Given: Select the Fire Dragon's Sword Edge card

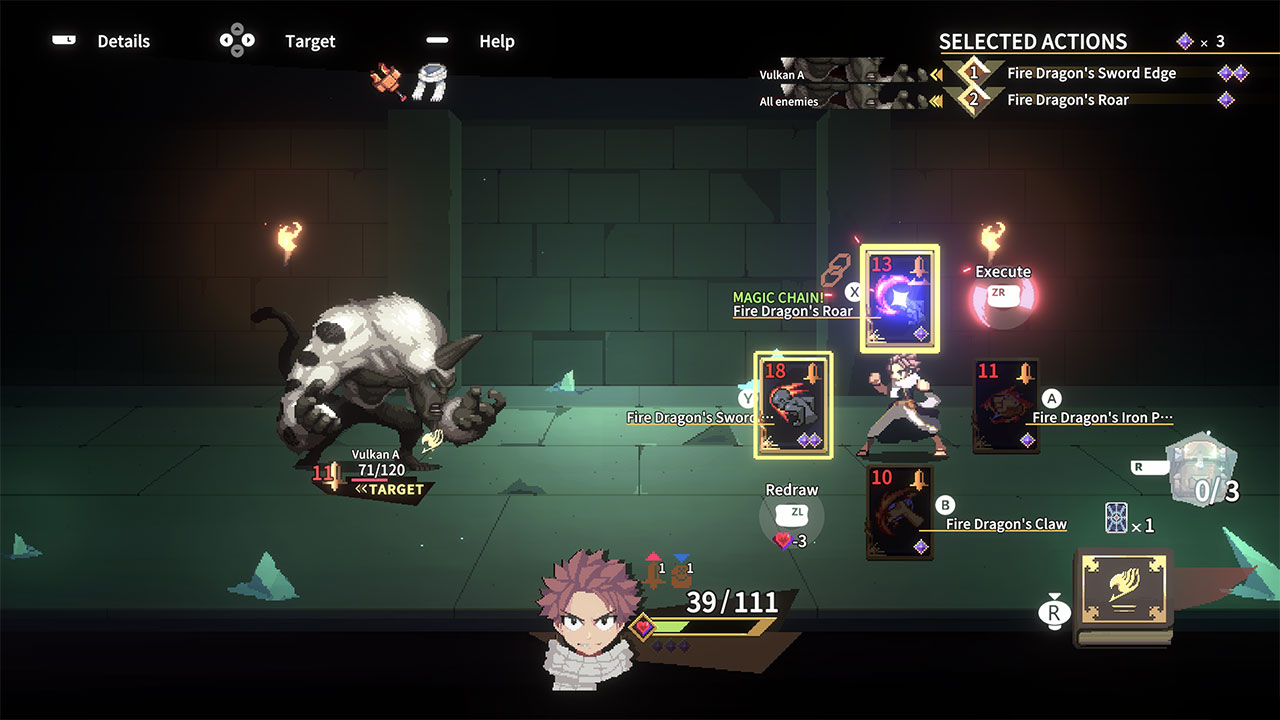Looking at the screenshot, I should pos(792,405).
